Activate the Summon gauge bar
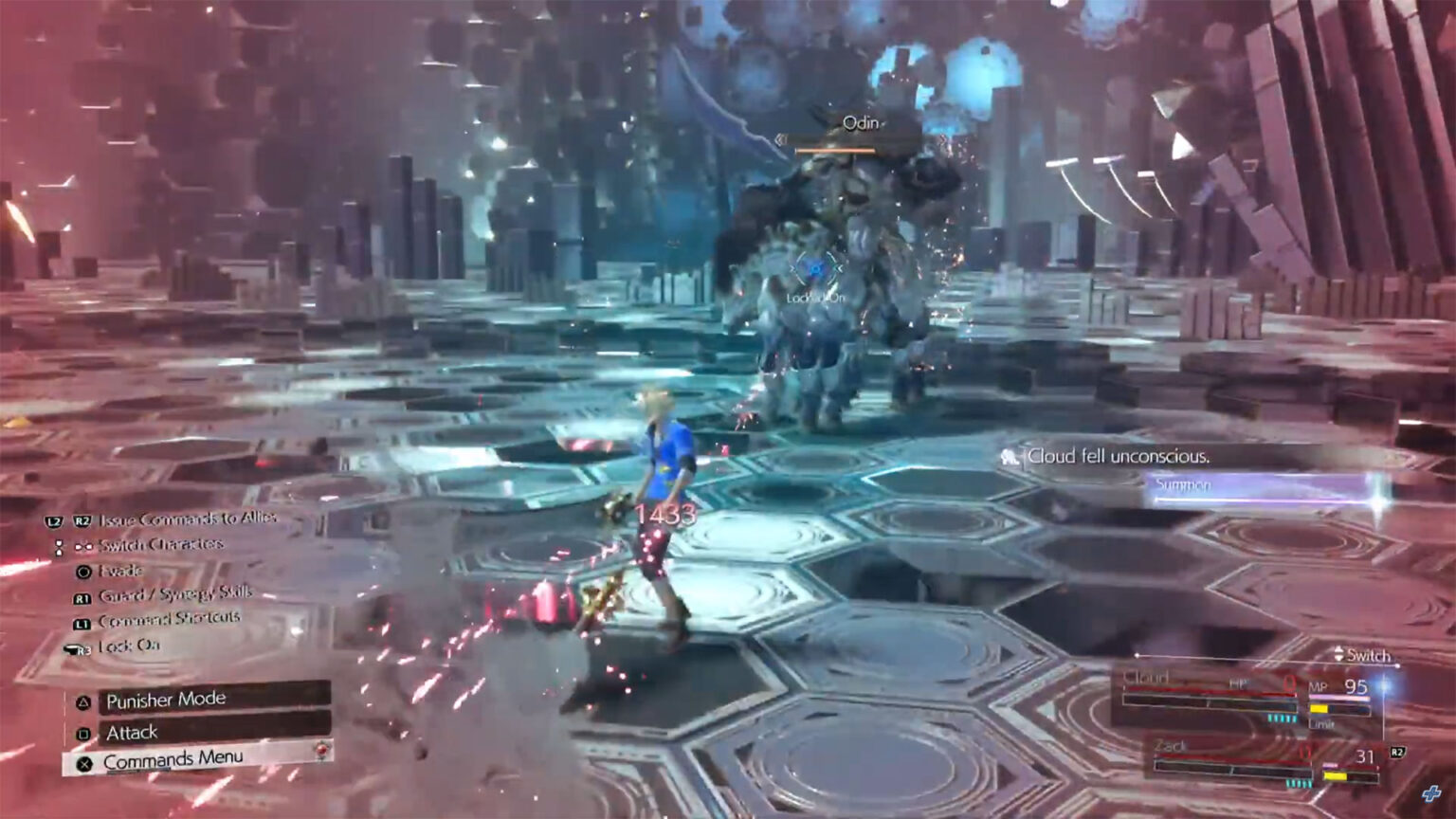The width and height of the screenshot is (1456, 819). coord(1263,488)
